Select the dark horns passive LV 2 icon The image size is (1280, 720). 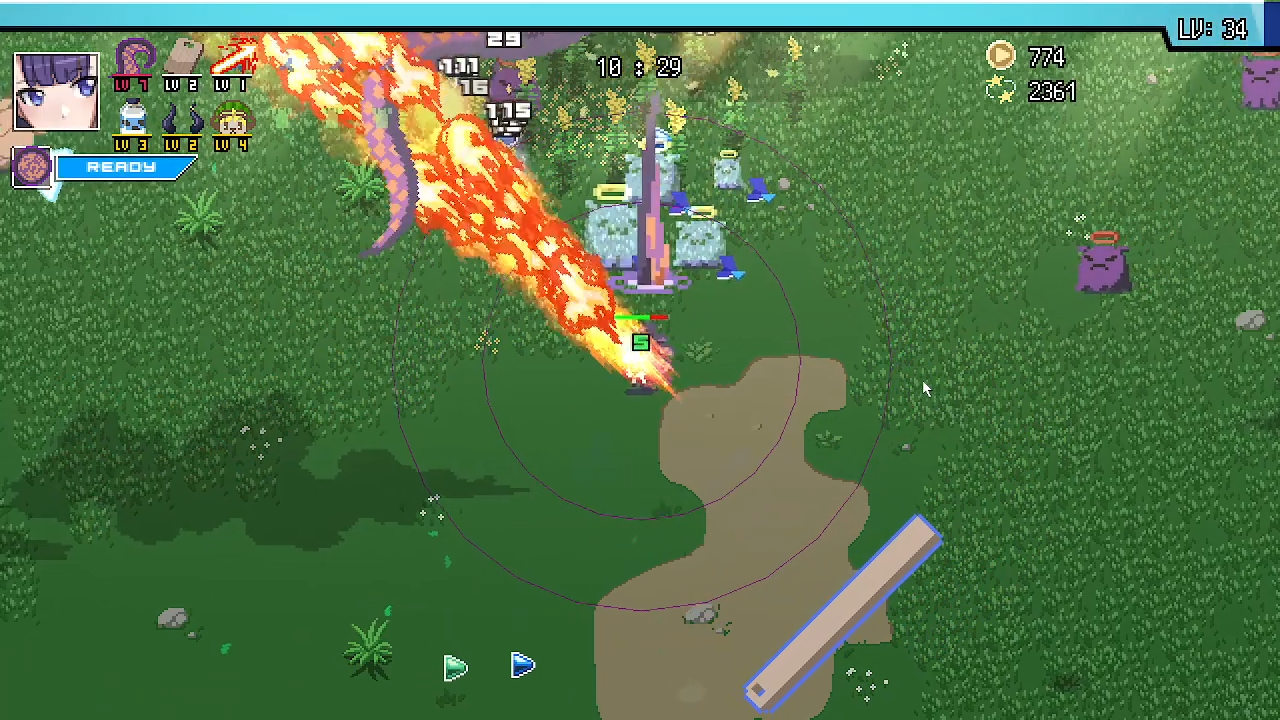pos(183,118)
